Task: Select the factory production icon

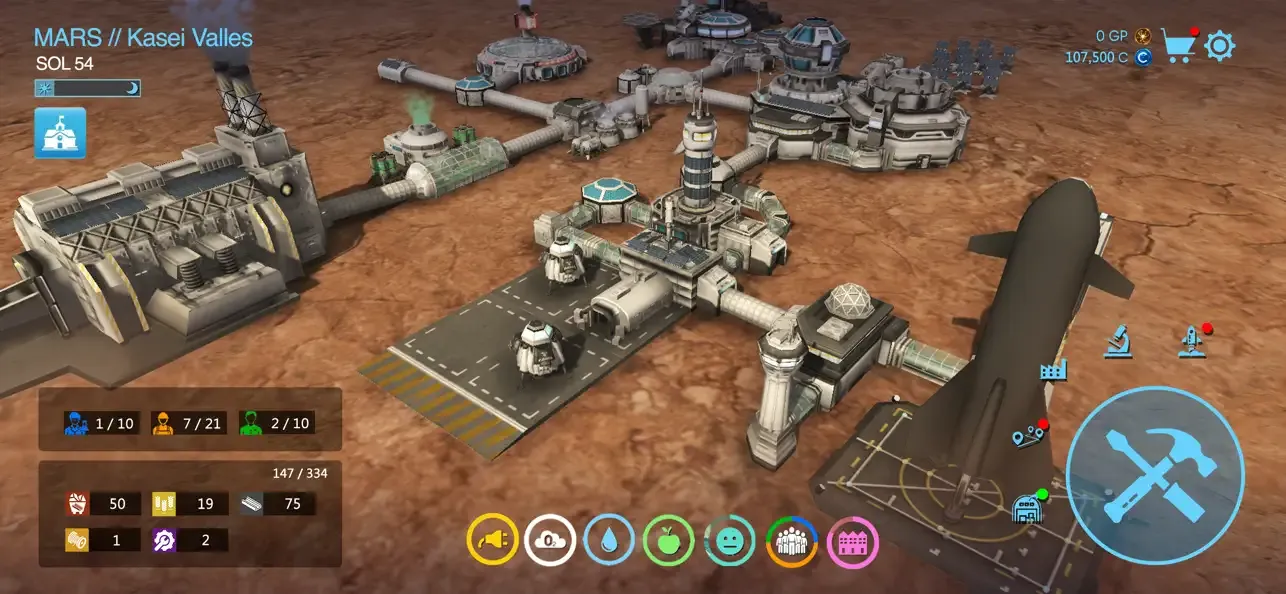Action: point(1054,372)
